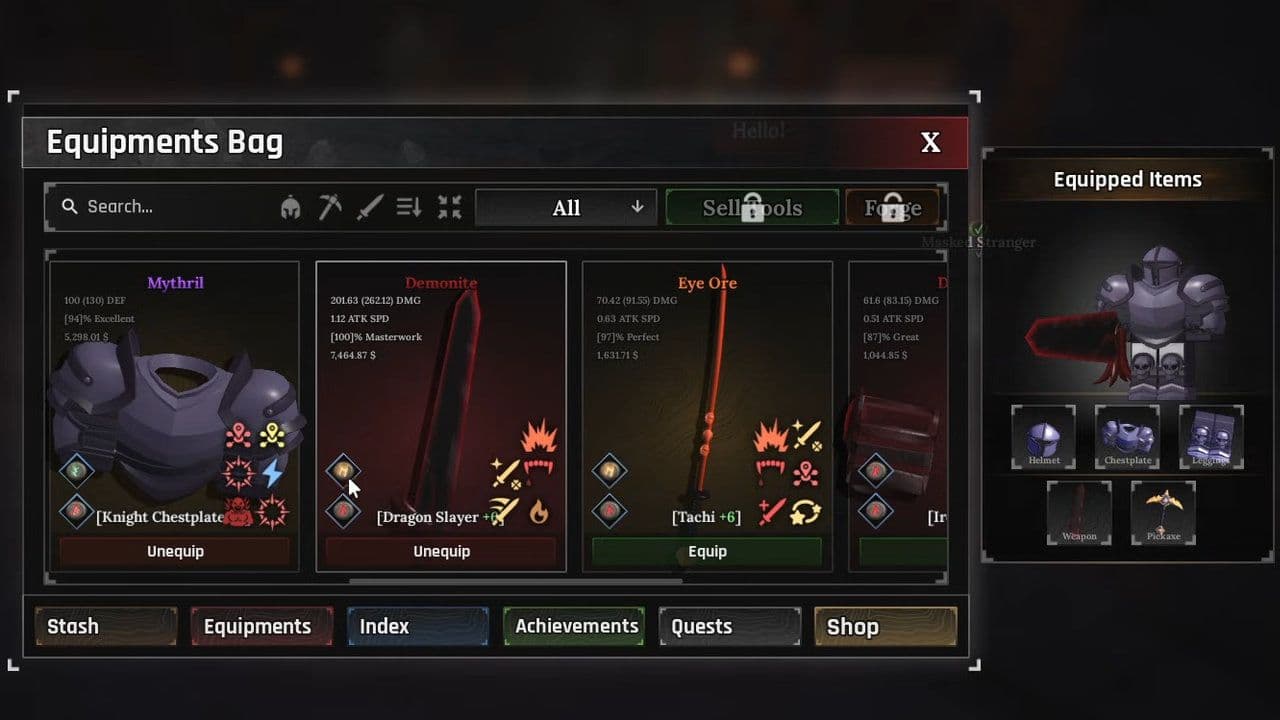
Task: Show the Quests tab
Action: (730, 627)
